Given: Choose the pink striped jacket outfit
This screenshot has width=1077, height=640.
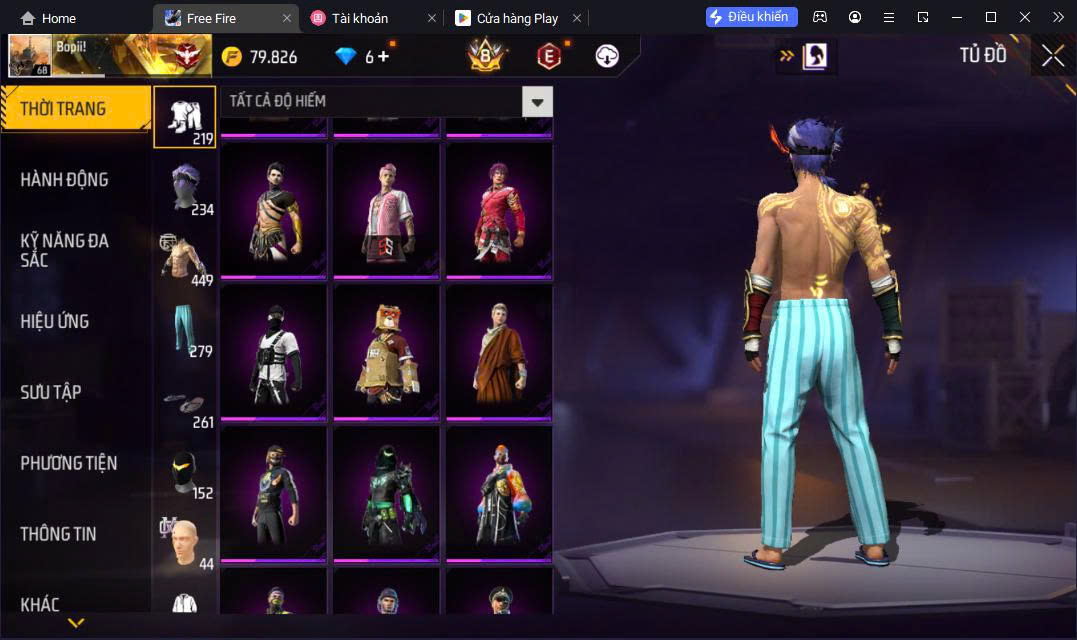Looking at the screenshot, I should (386, 211).
